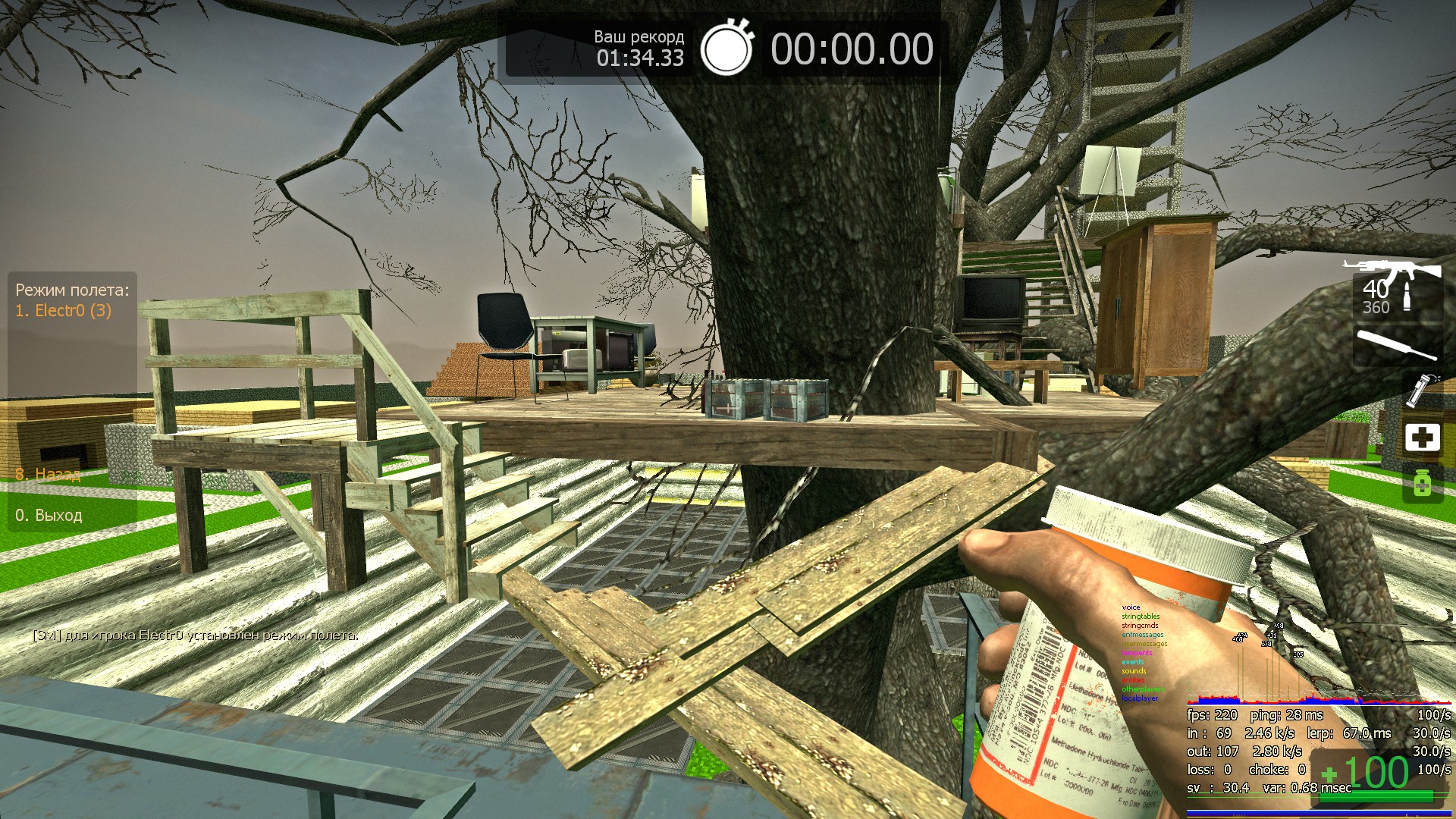
Task: Click the stopwatch icon by the timer
Action: (x=726, y=49)
